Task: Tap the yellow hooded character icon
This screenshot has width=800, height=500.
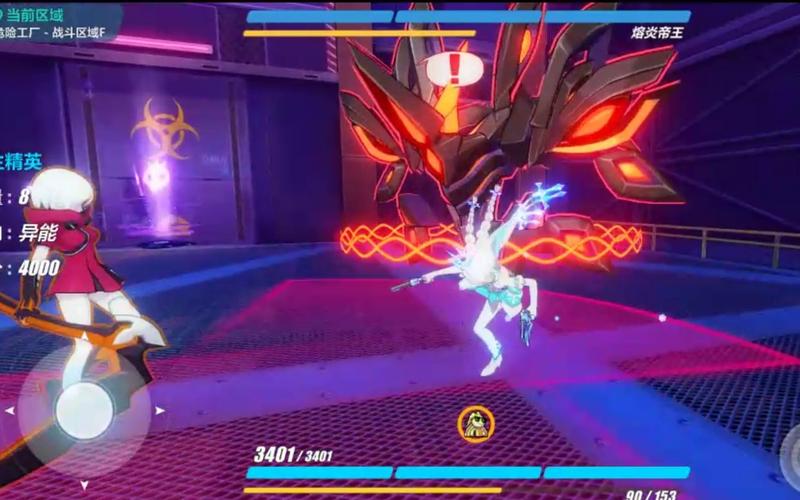Action: [475, 424]
